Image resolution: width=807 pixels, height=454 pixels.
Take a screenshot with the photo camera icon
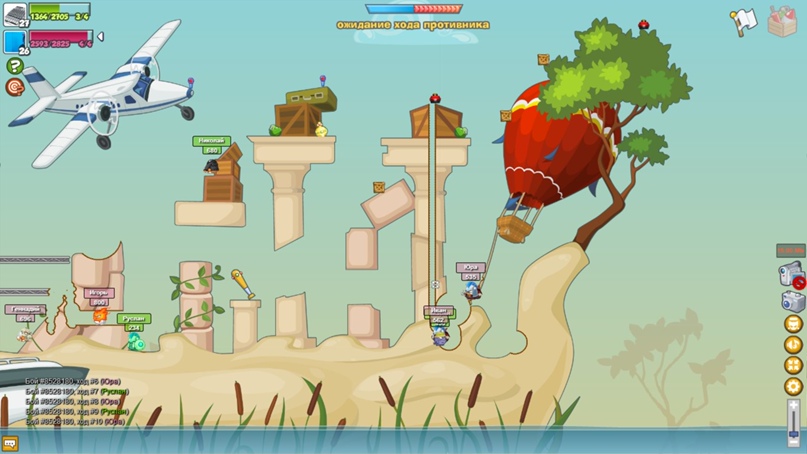pyautogui.click(x=793, y=301)
